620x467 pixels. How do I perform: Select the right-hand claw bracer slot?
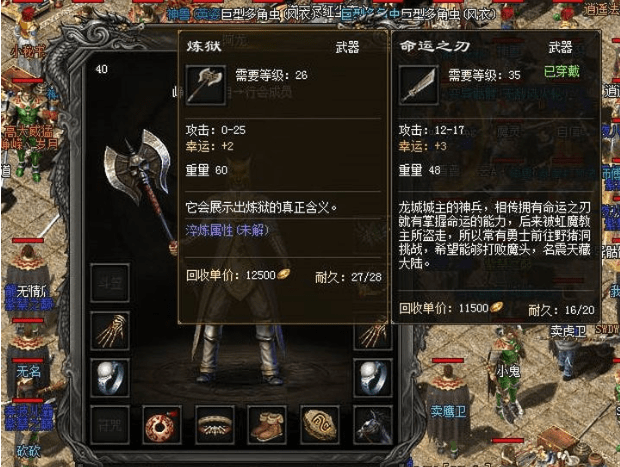pos(373,331)
